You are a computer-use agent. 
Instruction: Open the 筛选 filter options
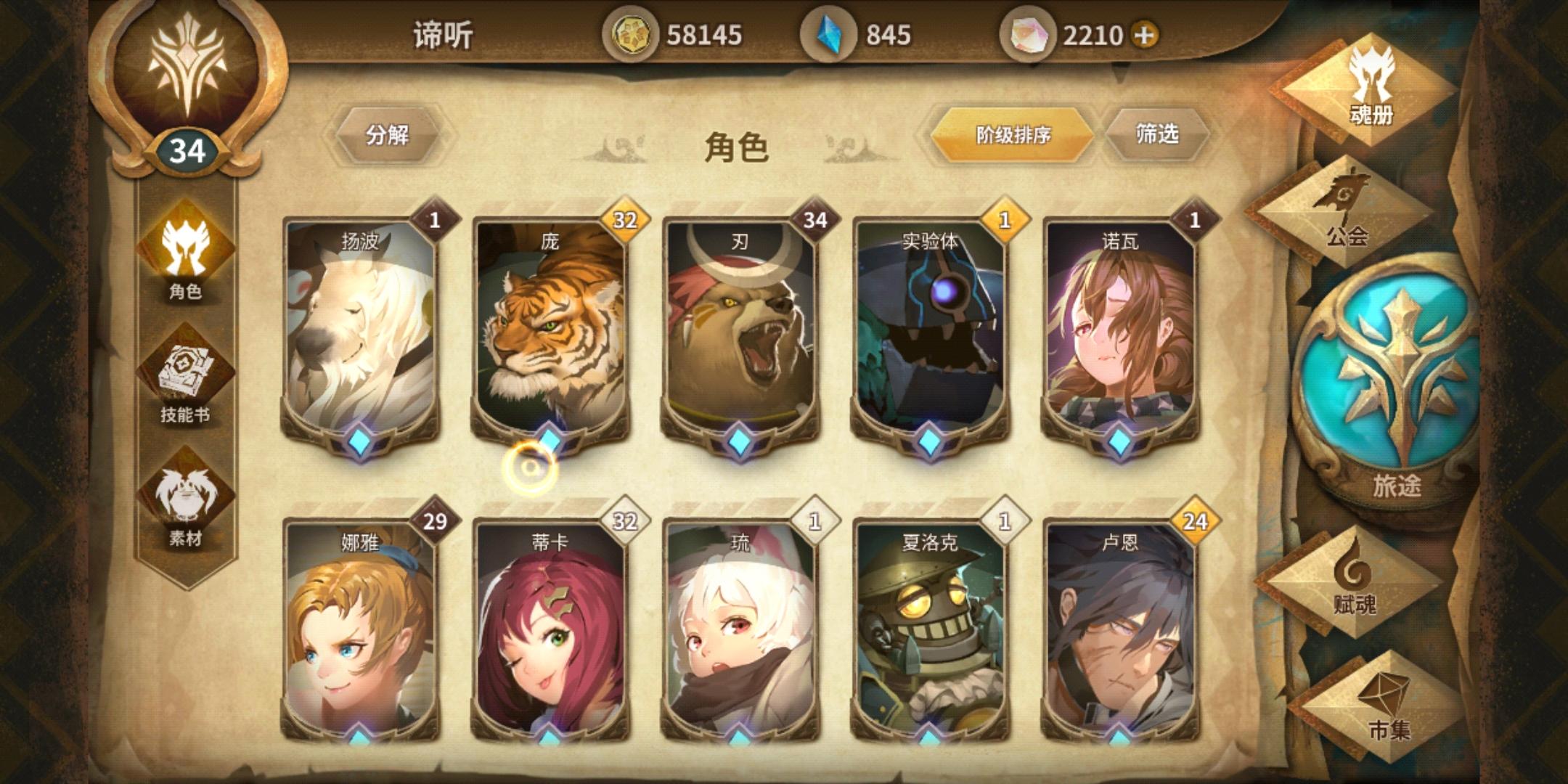point(1158,134)
